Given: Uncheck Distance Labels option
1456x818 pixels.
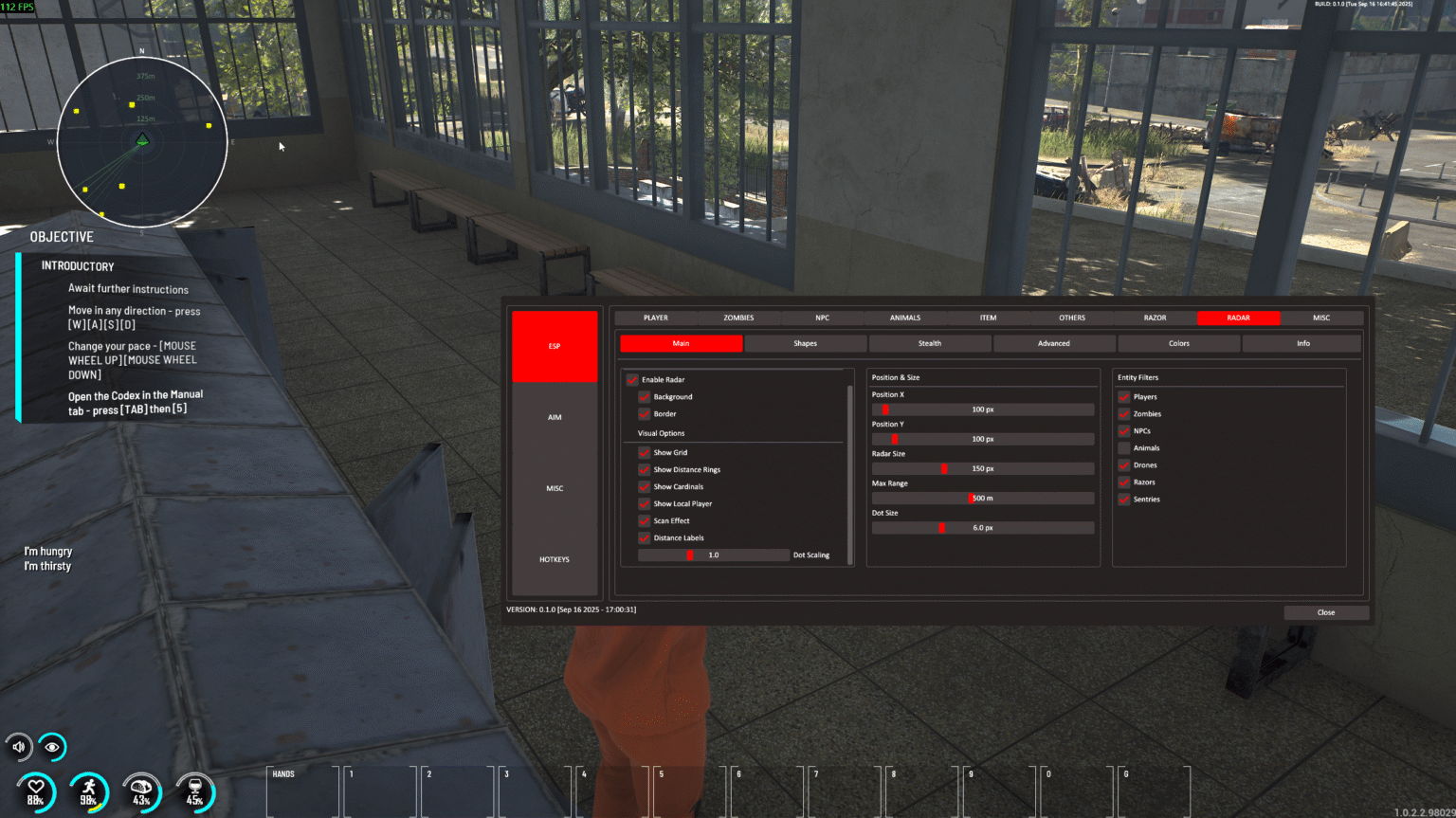Looking at the screenshot, I should click(x=646, y=537).
